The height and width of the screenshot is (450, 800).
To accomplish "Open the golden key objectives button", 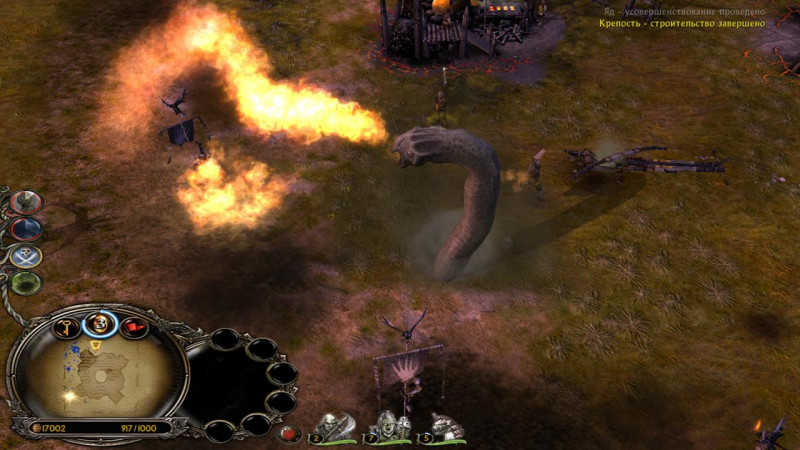I will (66, 326).
